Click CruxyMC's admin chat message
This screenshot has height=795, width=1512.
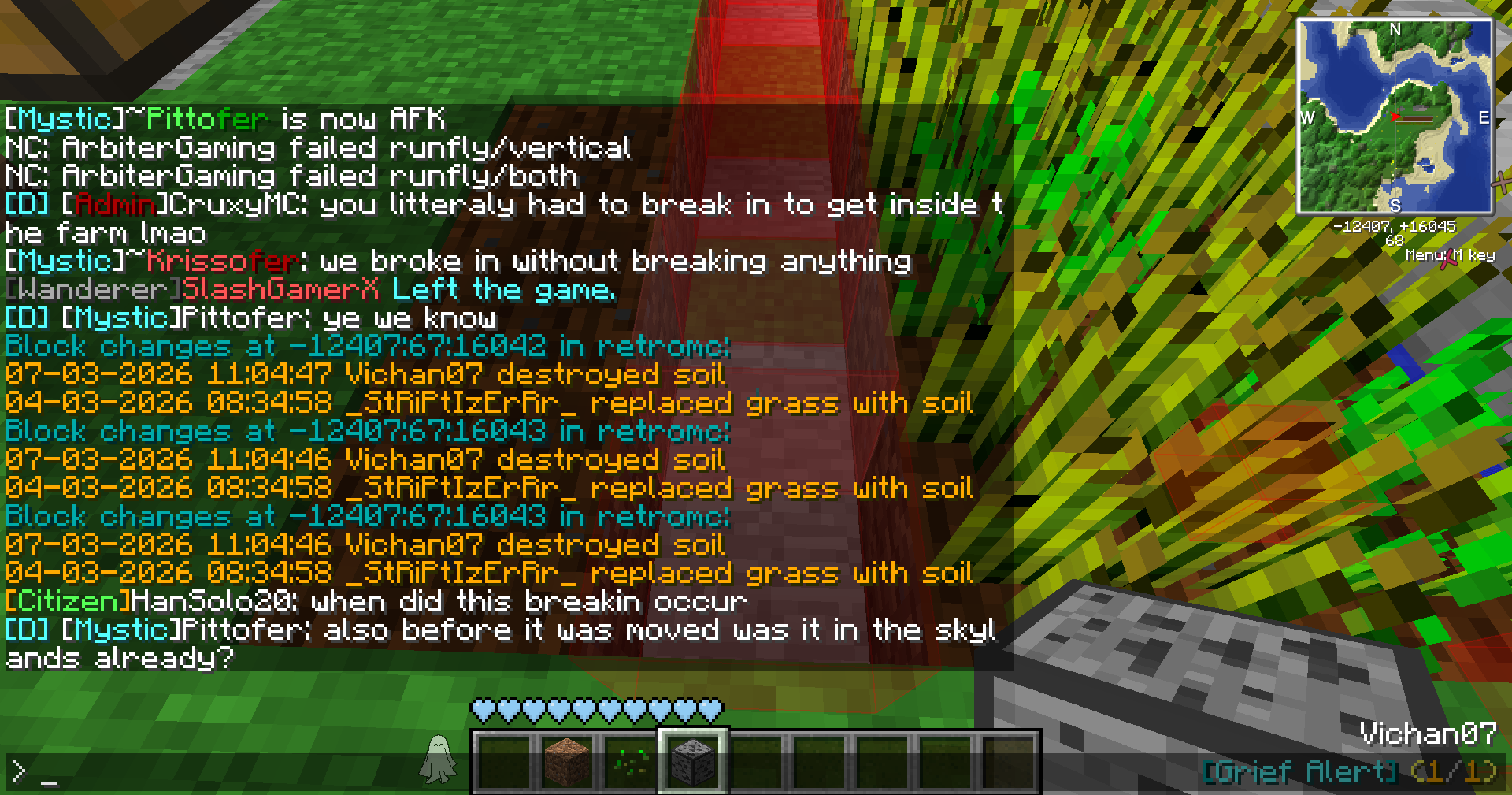click(x=504, y=205)
